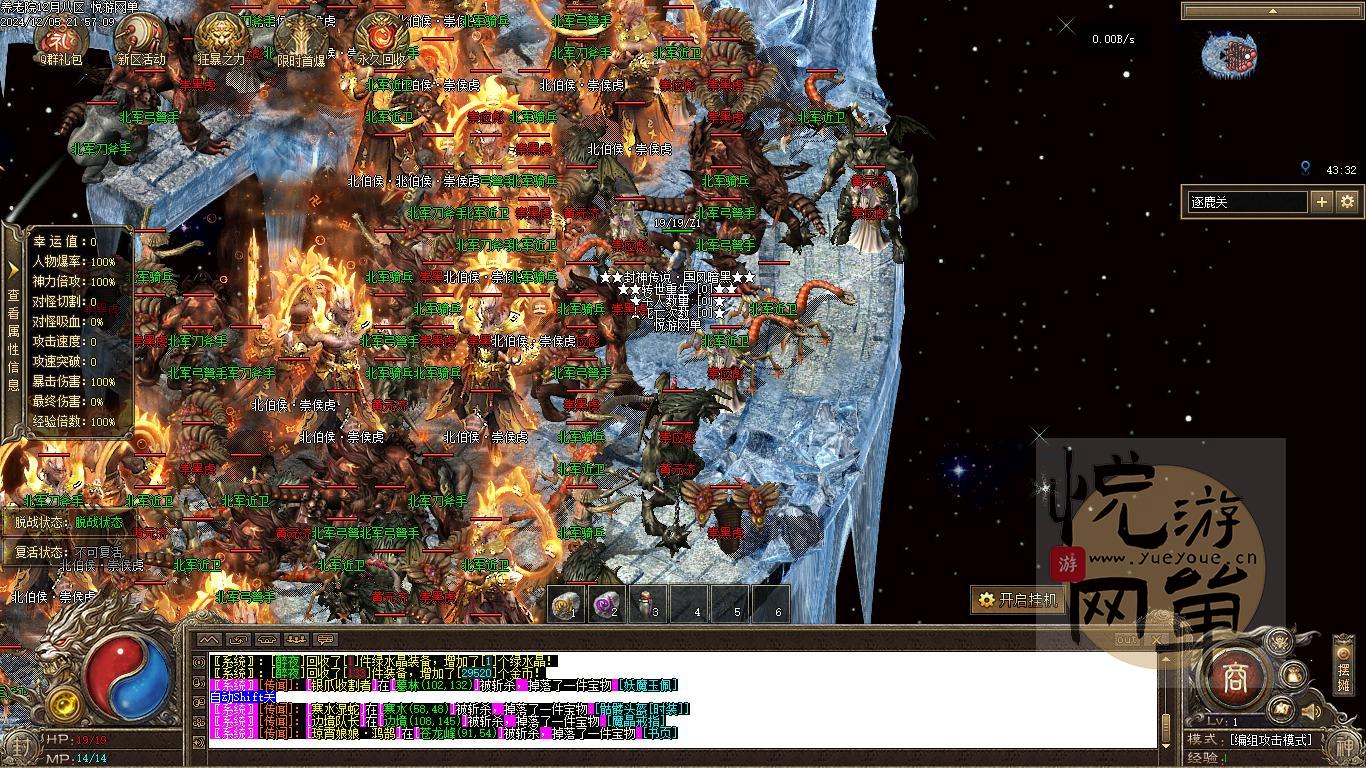This screenshot has height=768, width=1366.
Task: Click the 开启挂机 auto-battle button
Action: point(1016,600)
